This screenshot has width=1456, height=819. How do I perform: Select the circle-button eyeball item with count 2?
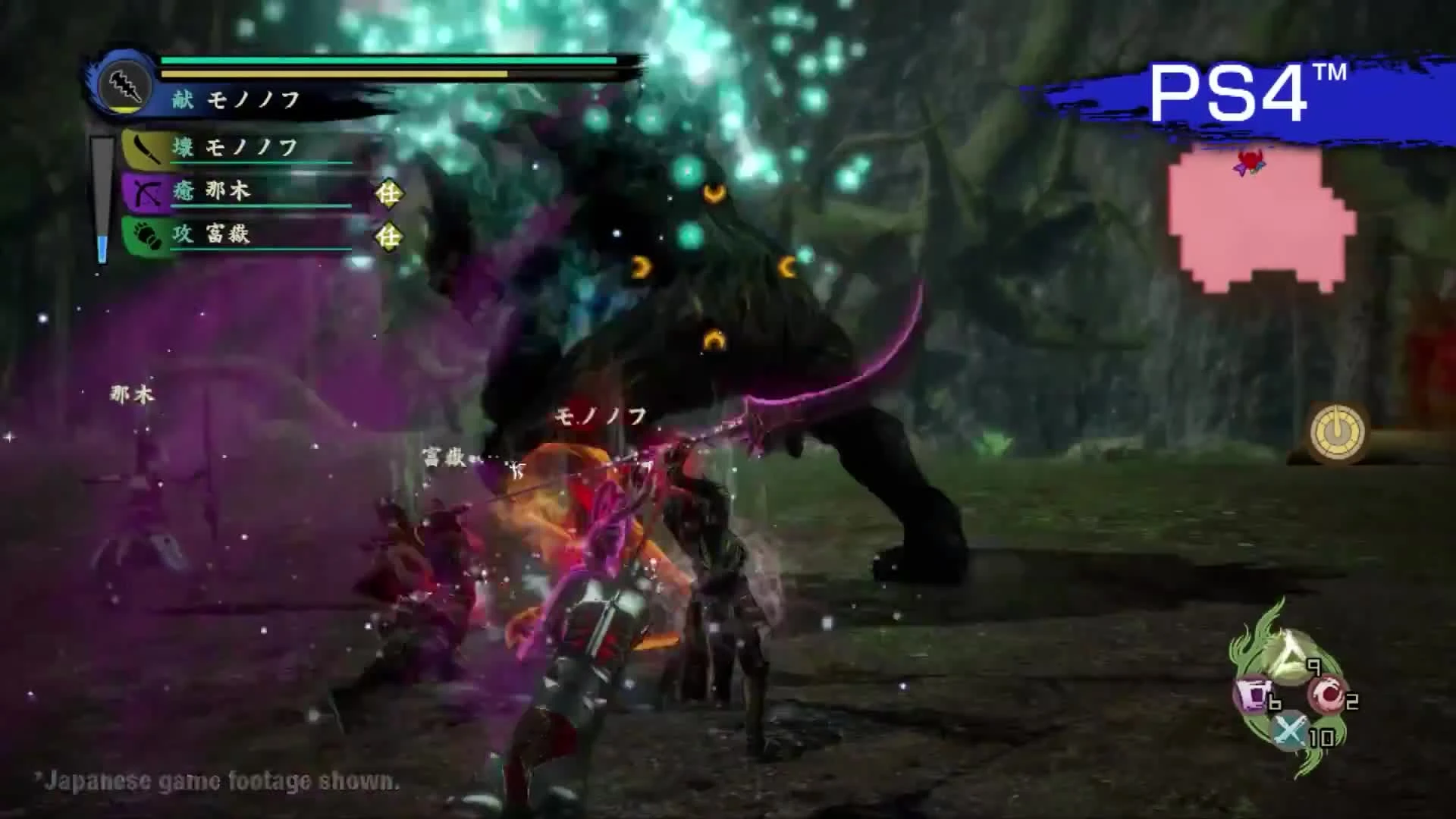click(1326, 692)
